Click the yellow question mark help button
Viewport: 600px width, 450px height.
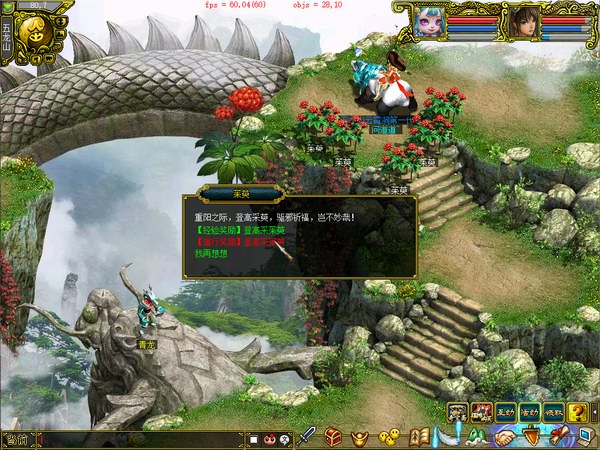(577, 411)
